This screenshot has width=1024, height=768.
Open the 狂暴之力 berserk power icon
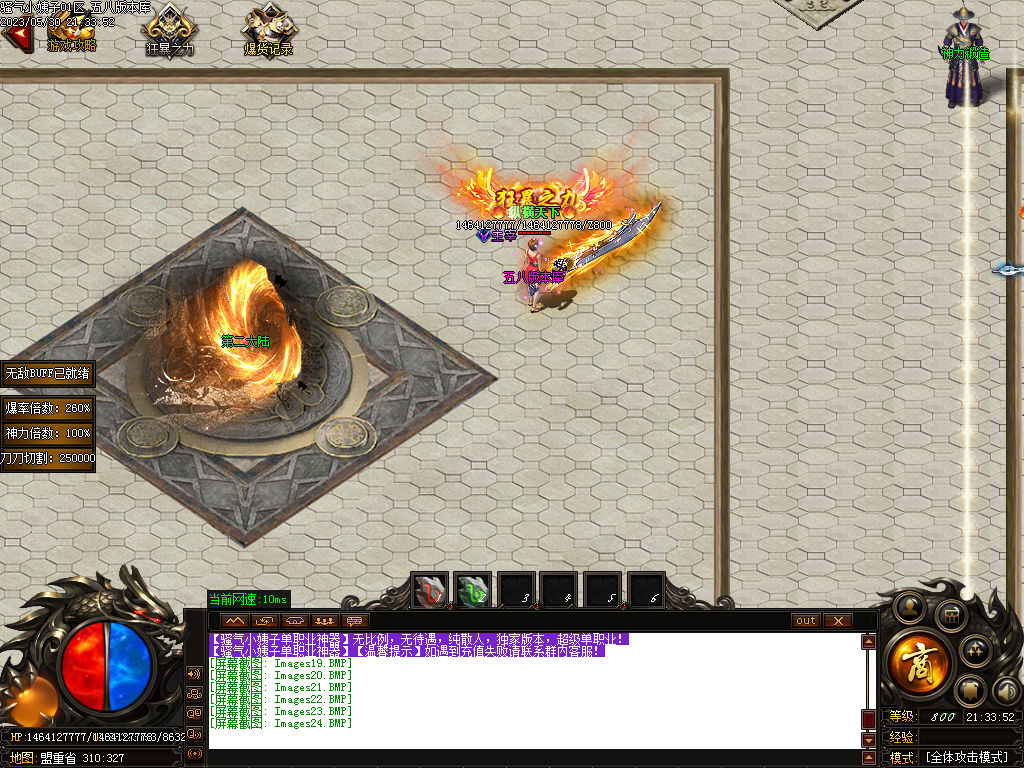click(171, 30)
